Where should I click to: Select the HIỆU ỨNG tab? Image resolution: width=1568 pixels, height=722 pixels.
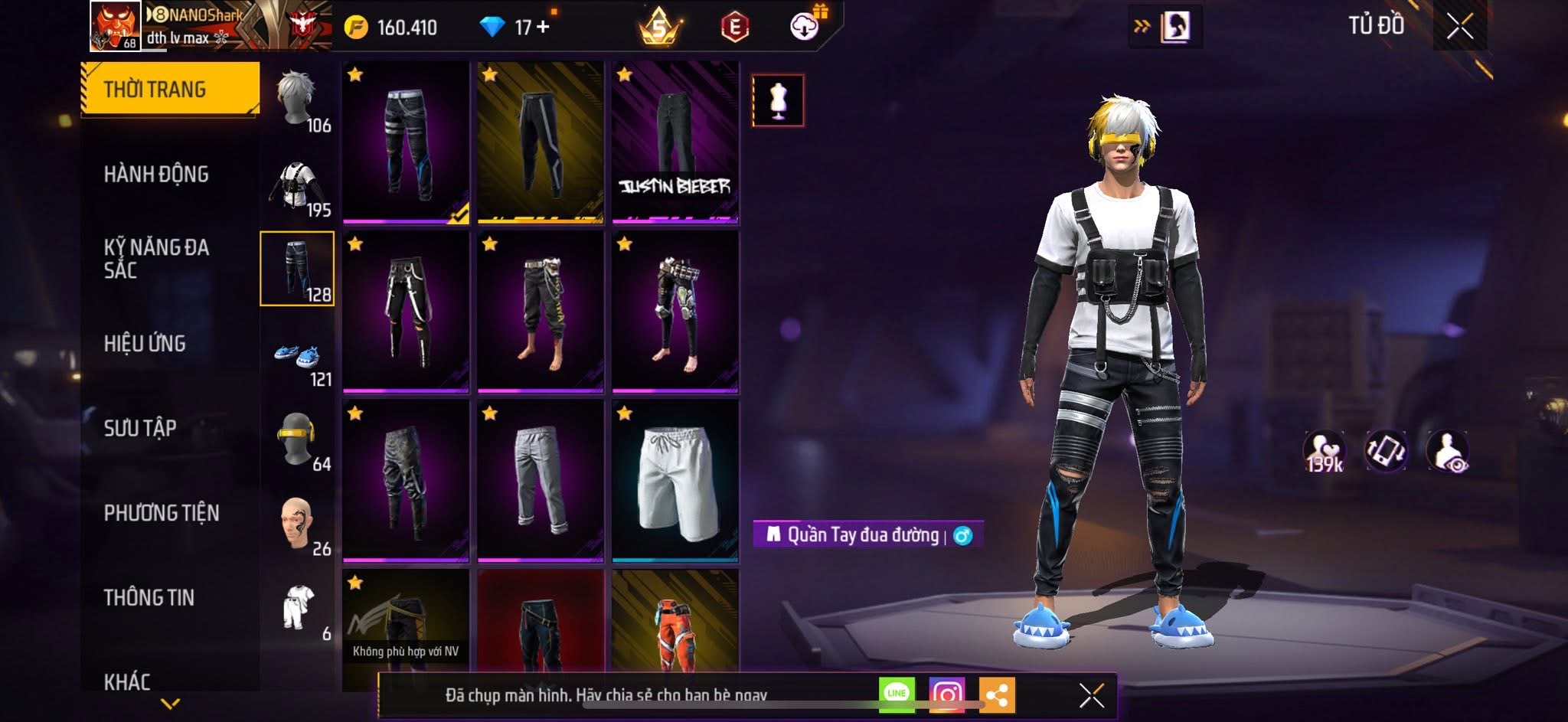click(x=145, y=344)
